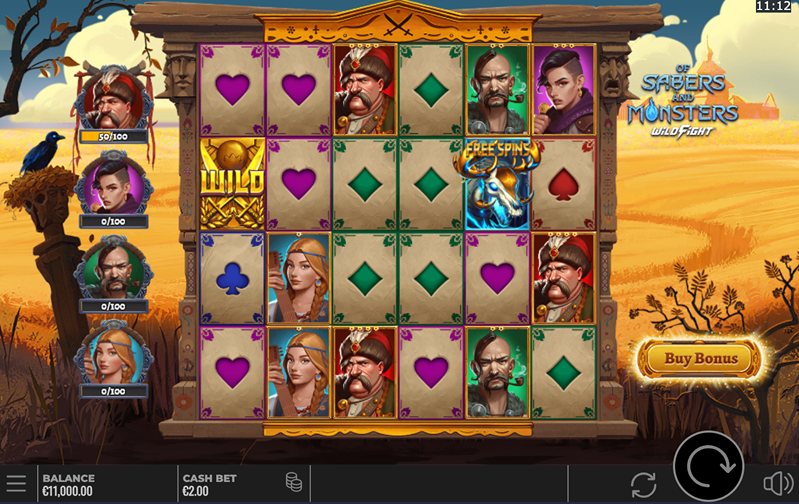Toggle the sound speaker icon

tap(778, 485)
